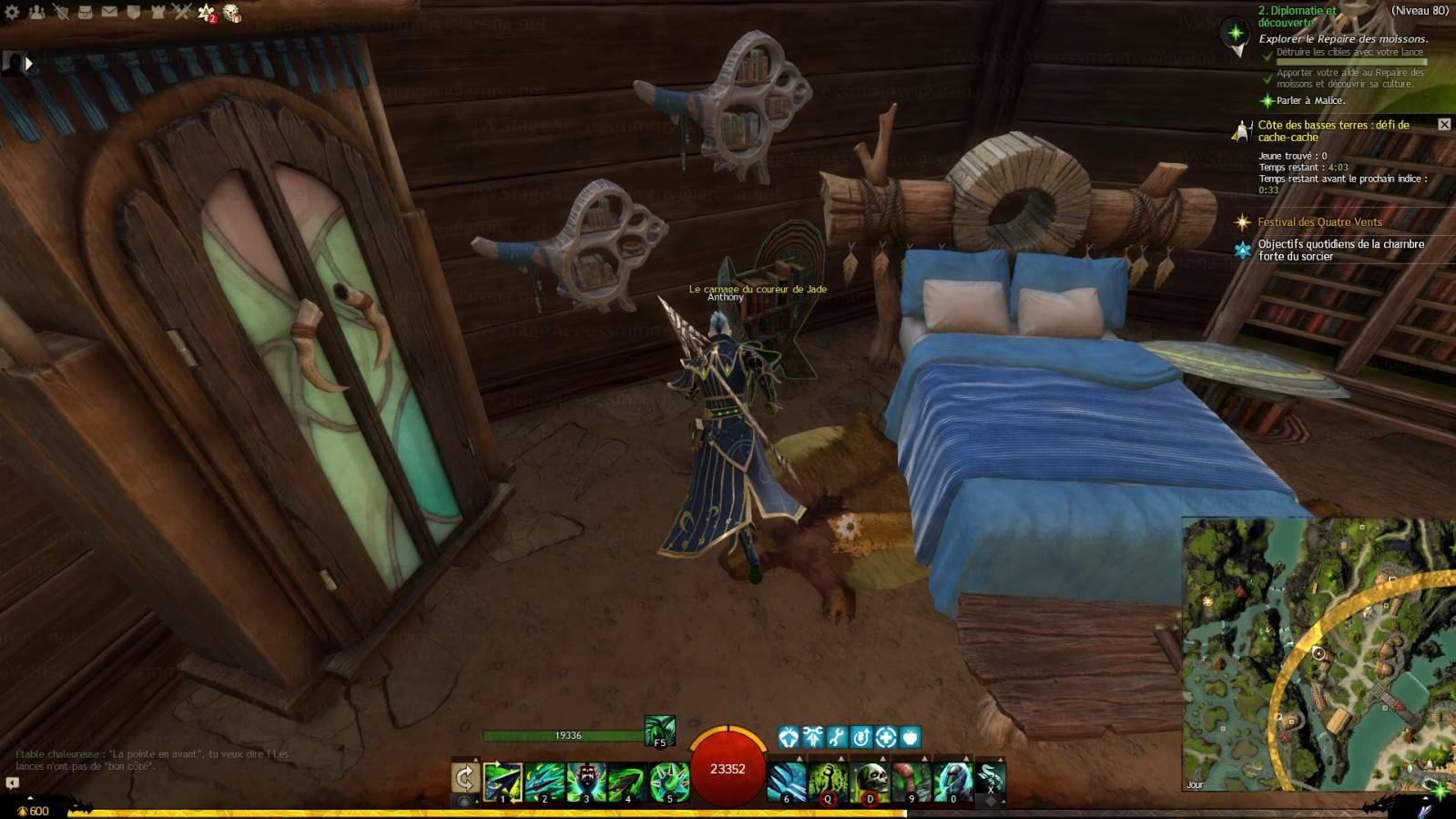Open the PvP crossed swords panel

coord(181,12)
